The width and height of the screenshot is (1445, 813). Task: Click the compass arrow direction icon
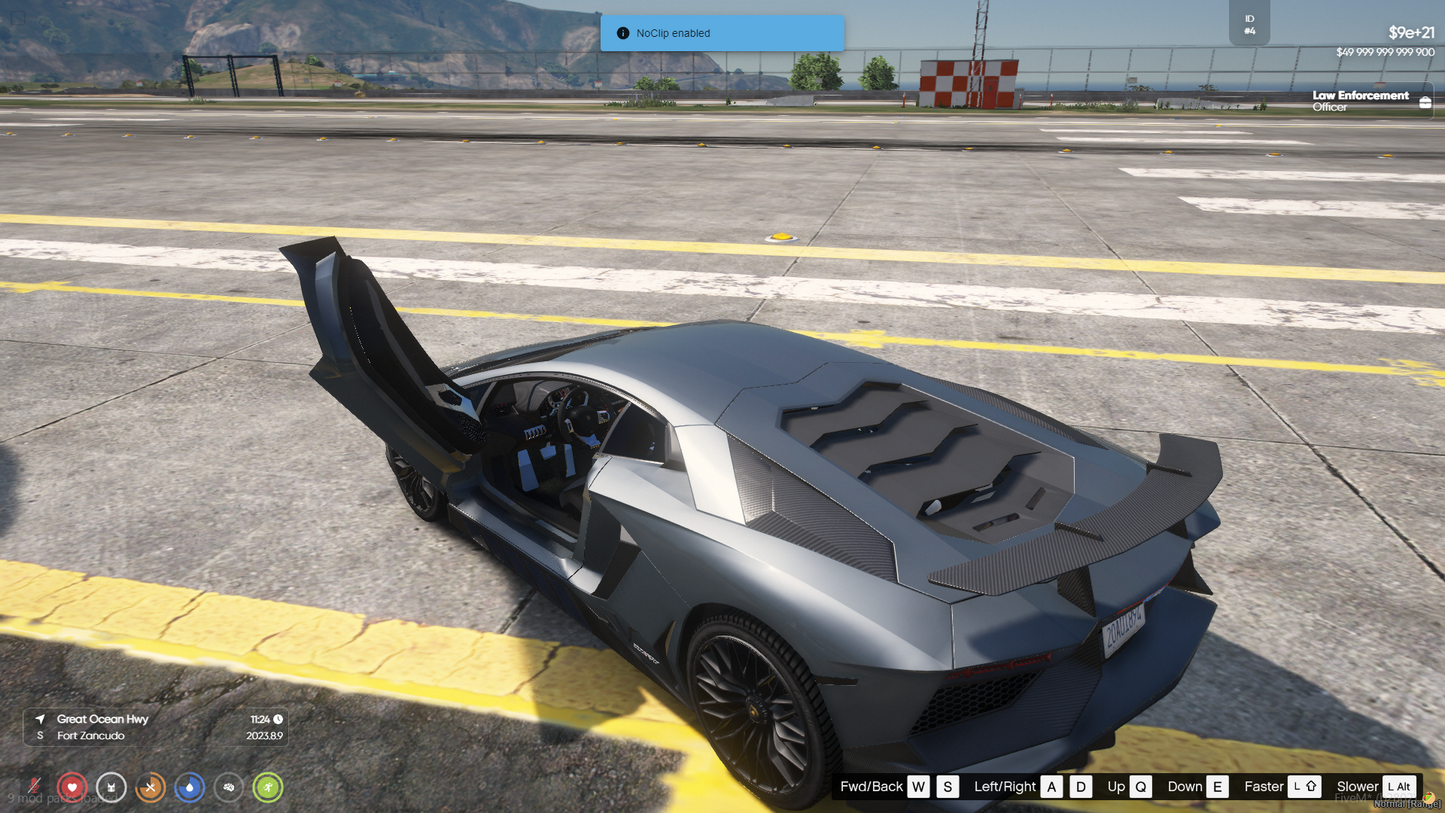(x=40, y=719)
